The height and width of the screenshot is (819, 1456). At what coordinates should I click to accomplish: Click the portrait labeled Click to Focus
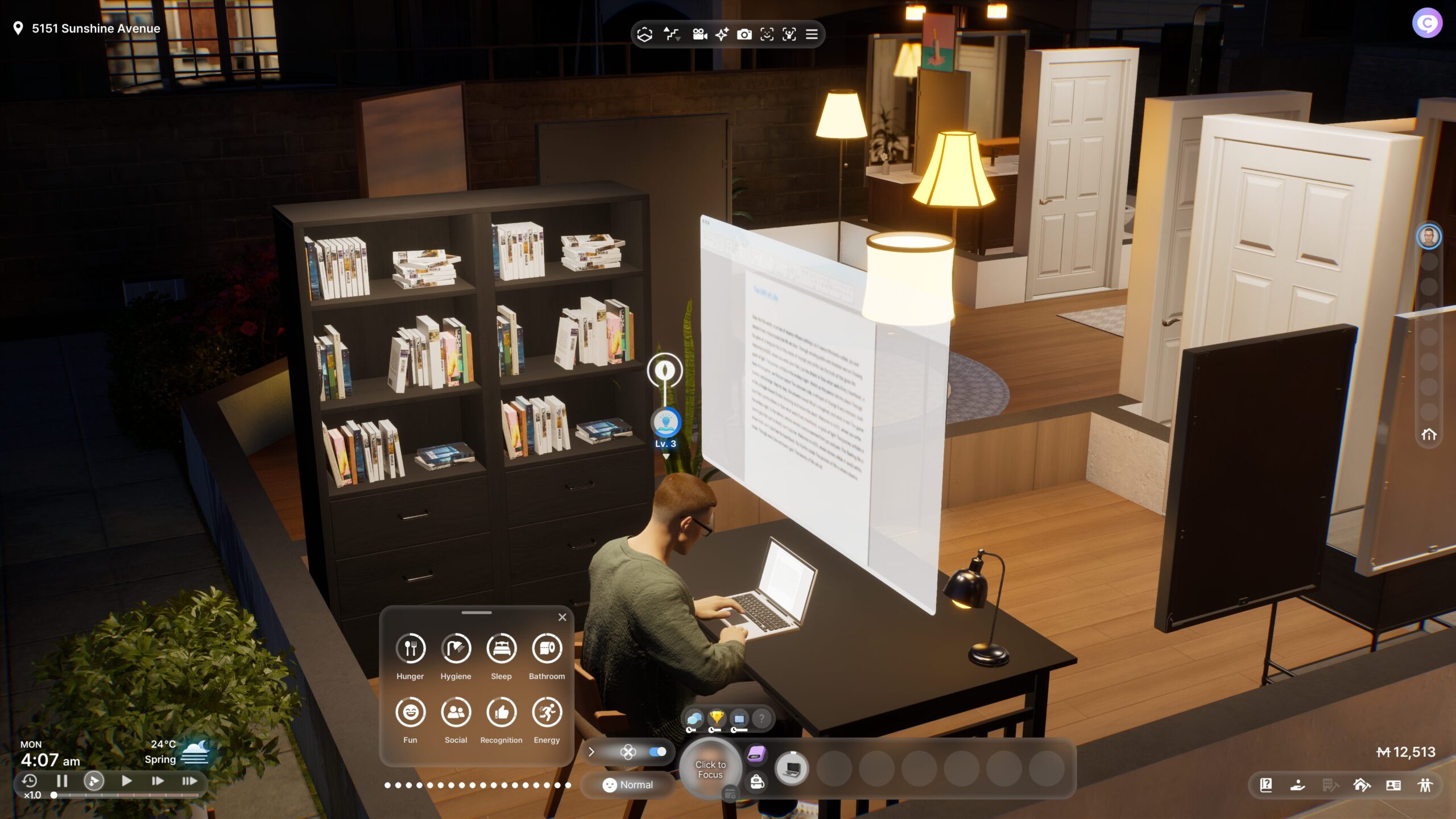click(x=710, y=770)
